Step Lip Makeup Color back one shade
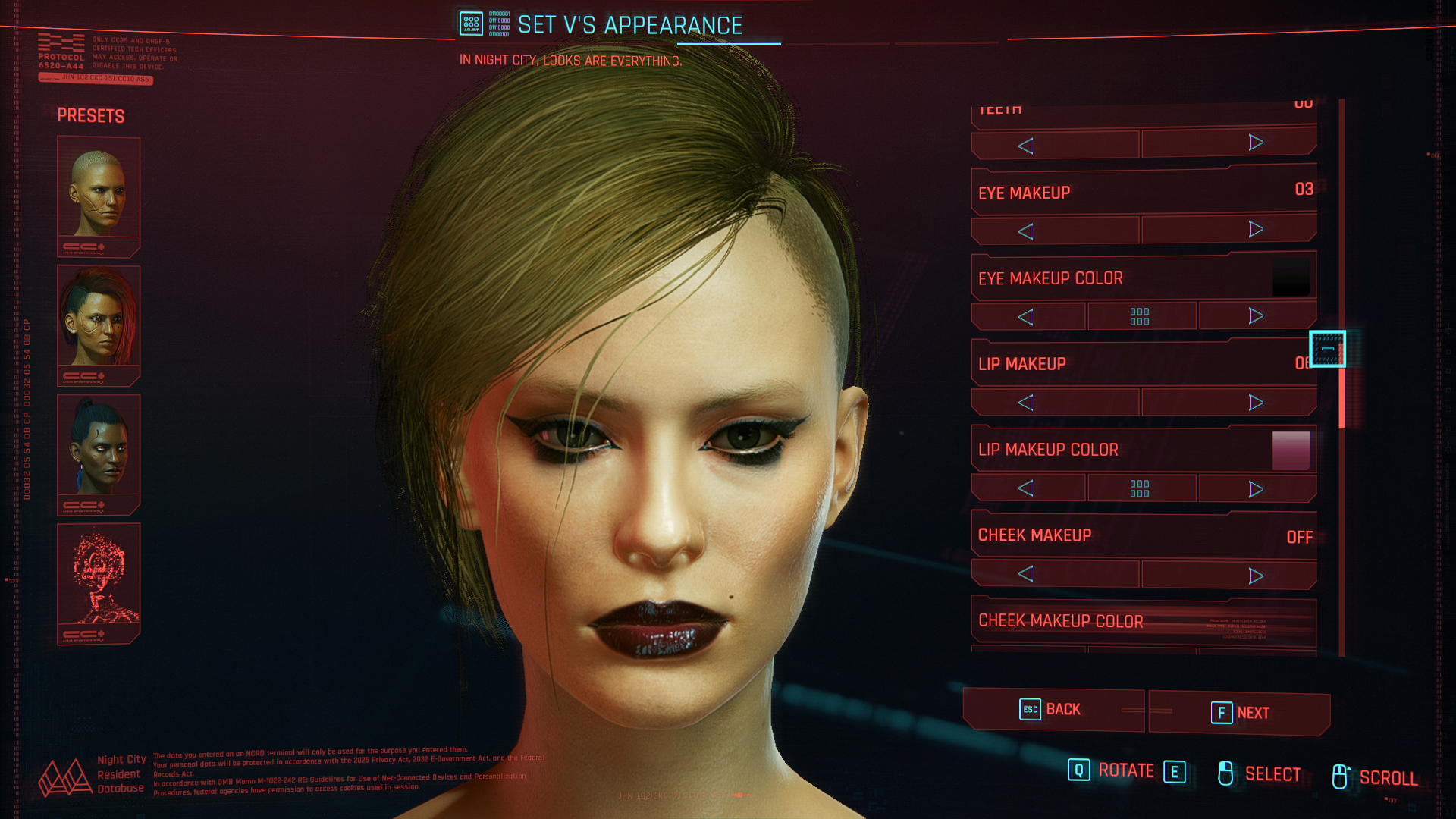Viewport: 1456px width, 819px height. click(1026, 488)
